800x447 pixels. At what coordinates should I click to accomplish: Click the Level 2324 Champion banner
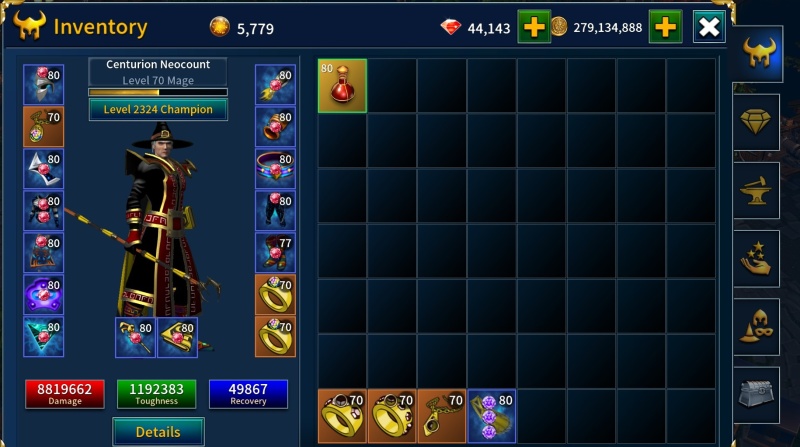coord(158,109)
